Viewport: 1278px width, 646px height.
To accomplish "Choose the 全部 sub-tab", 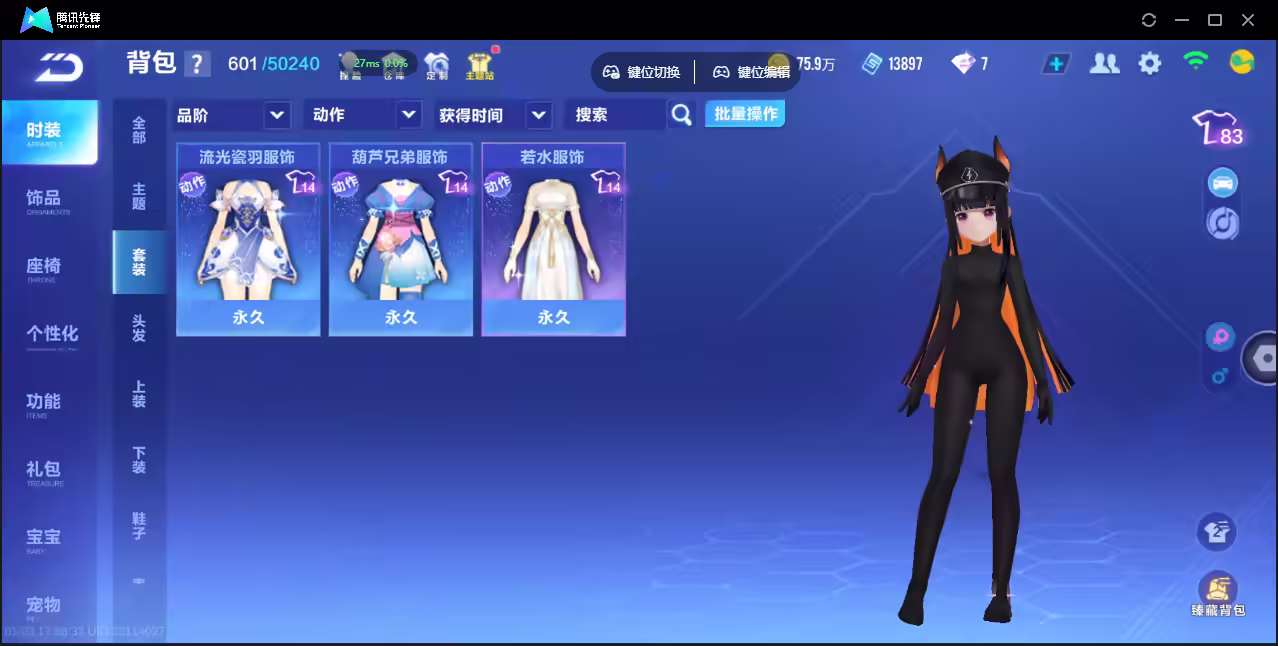I will 139,130.
